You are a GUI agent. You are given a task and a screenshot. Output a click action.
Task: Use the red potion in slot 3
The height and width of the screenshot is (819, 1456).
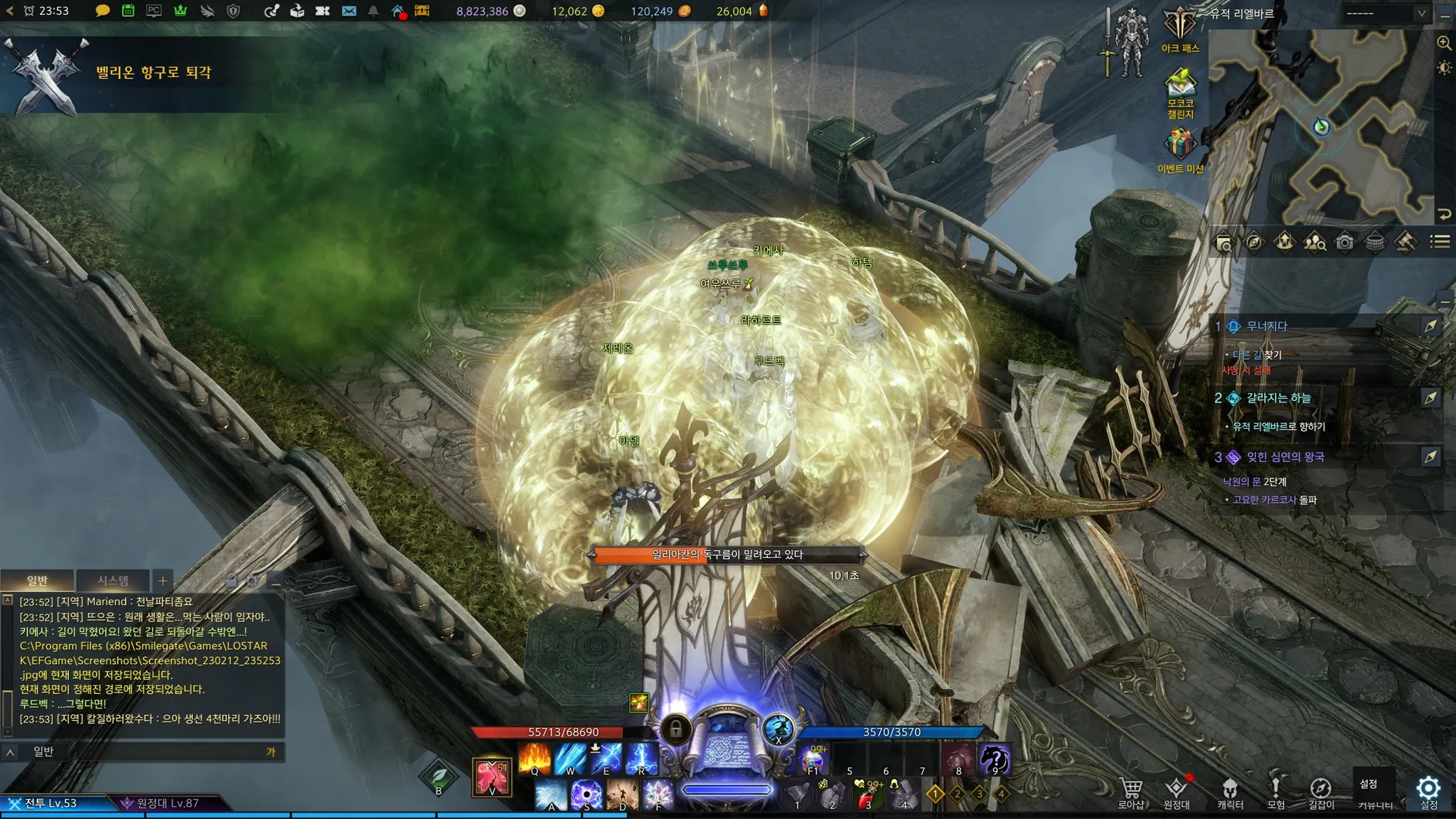869,795
